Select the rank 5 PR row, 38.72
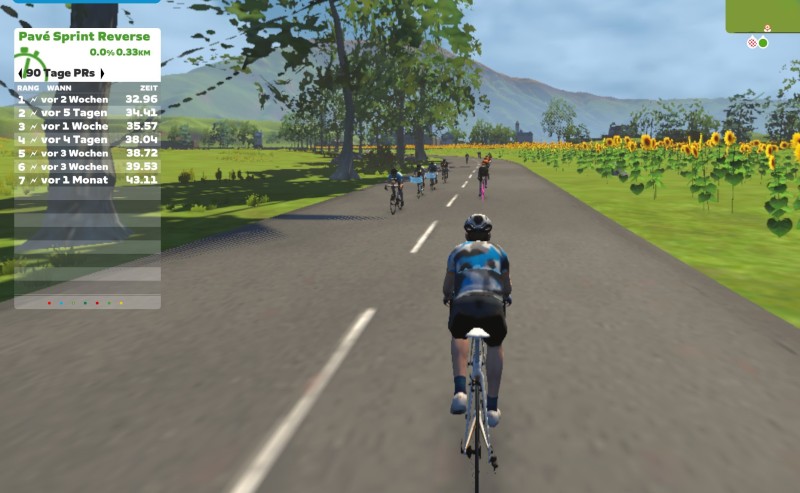 87,153
